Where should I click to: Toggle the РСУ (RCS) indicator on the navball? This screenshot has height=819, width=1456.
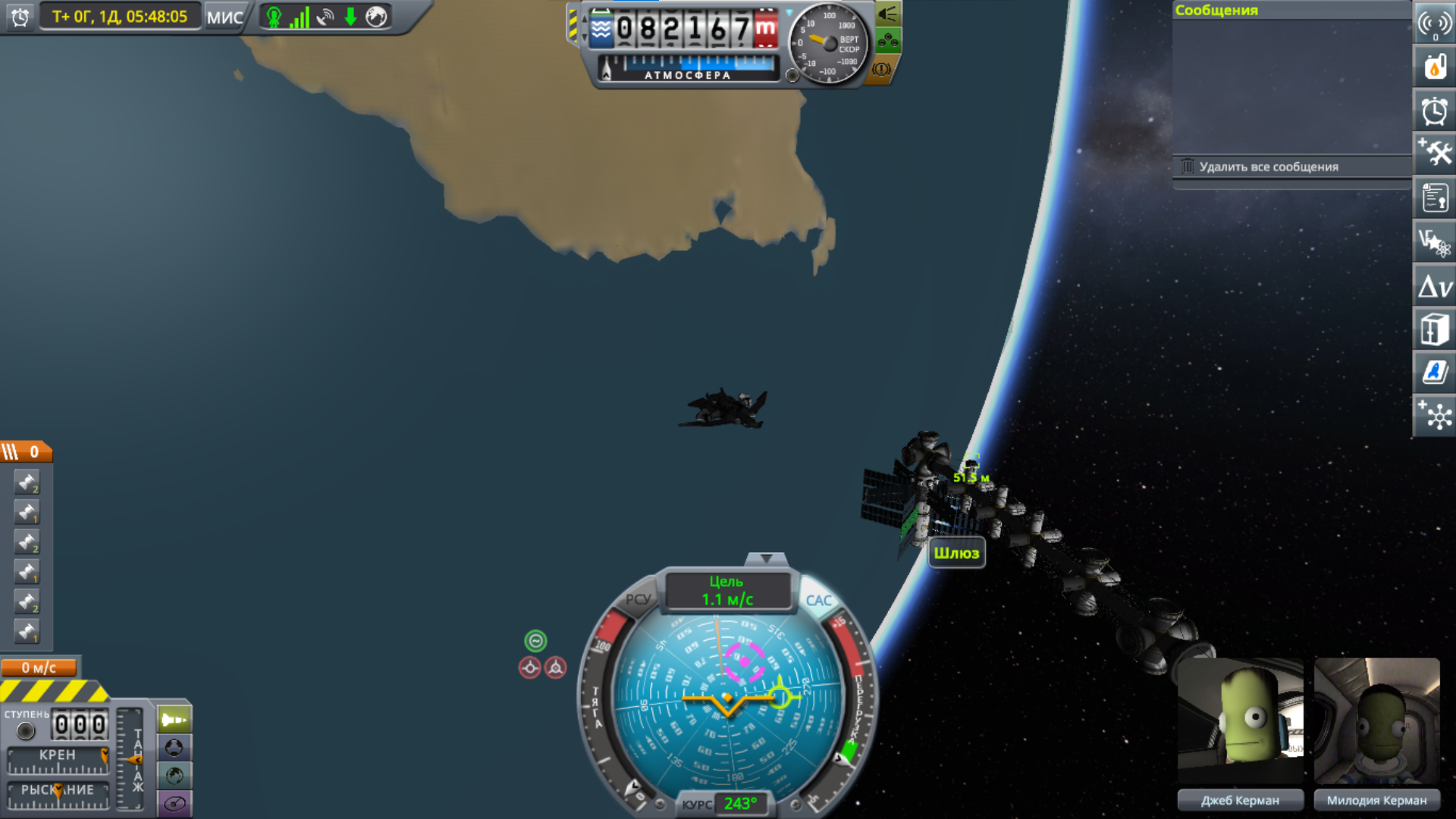pyautogui.click(x=638, y=599)
